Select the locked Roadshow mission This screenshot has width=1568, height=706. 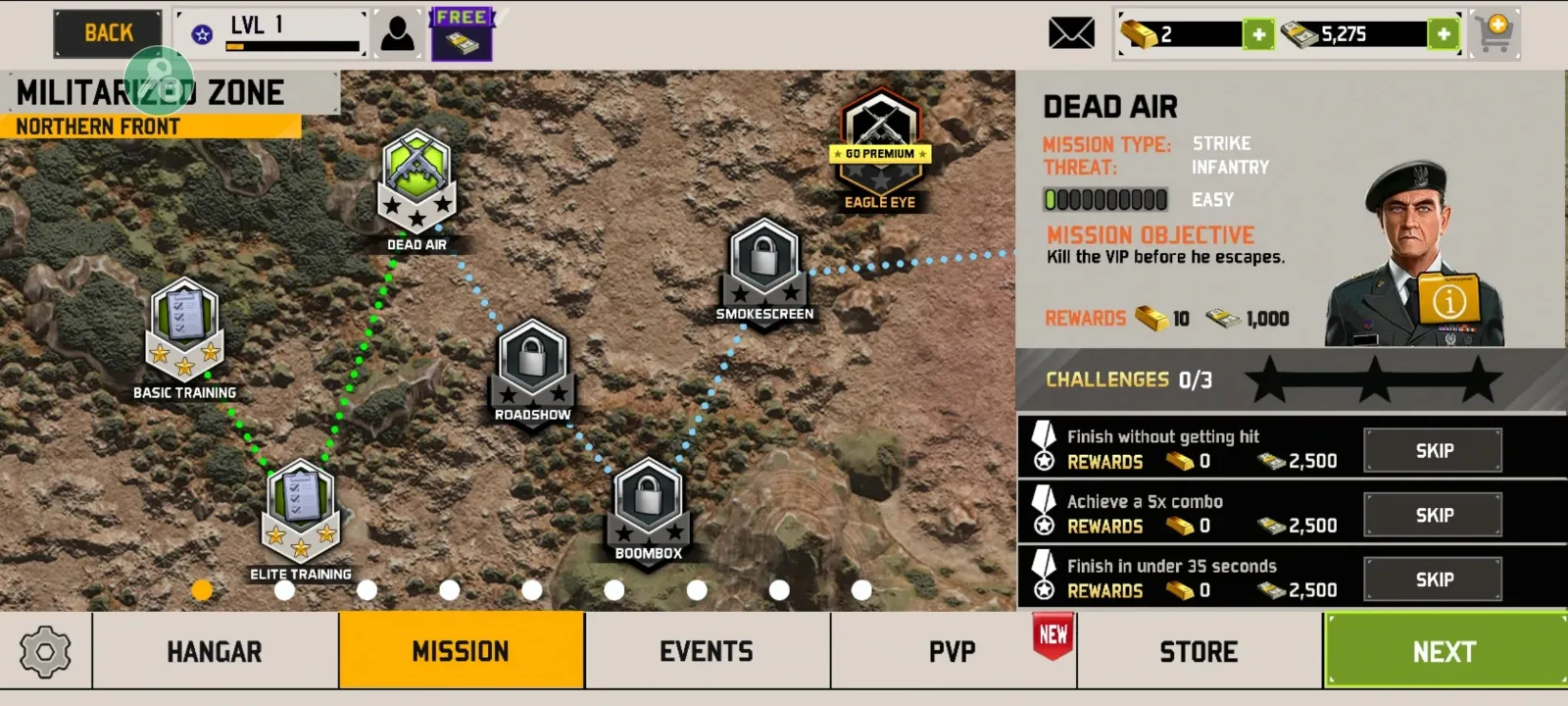532,365
